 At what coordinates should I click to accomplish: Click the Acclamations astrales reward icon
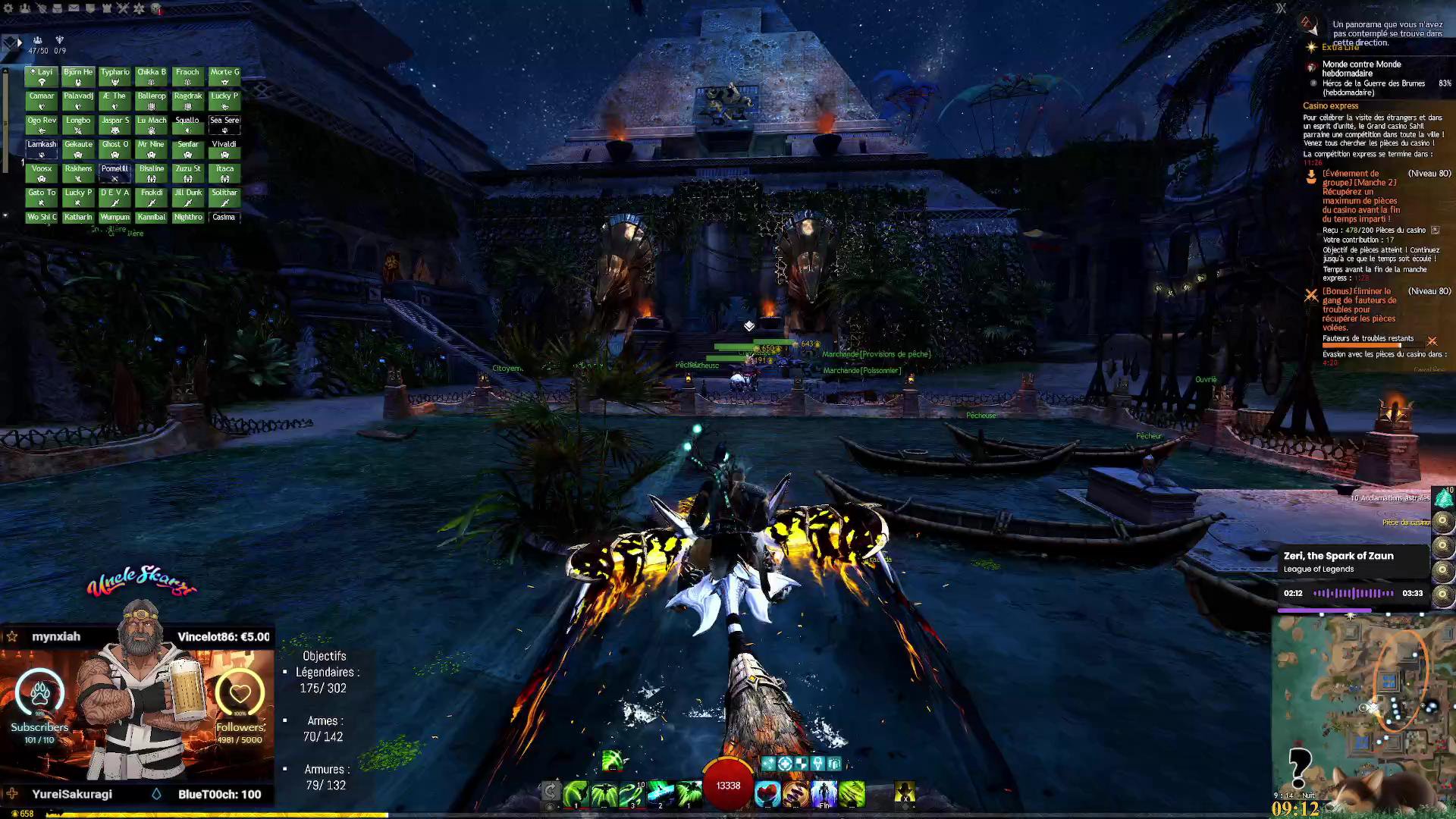pos(1443,498)
